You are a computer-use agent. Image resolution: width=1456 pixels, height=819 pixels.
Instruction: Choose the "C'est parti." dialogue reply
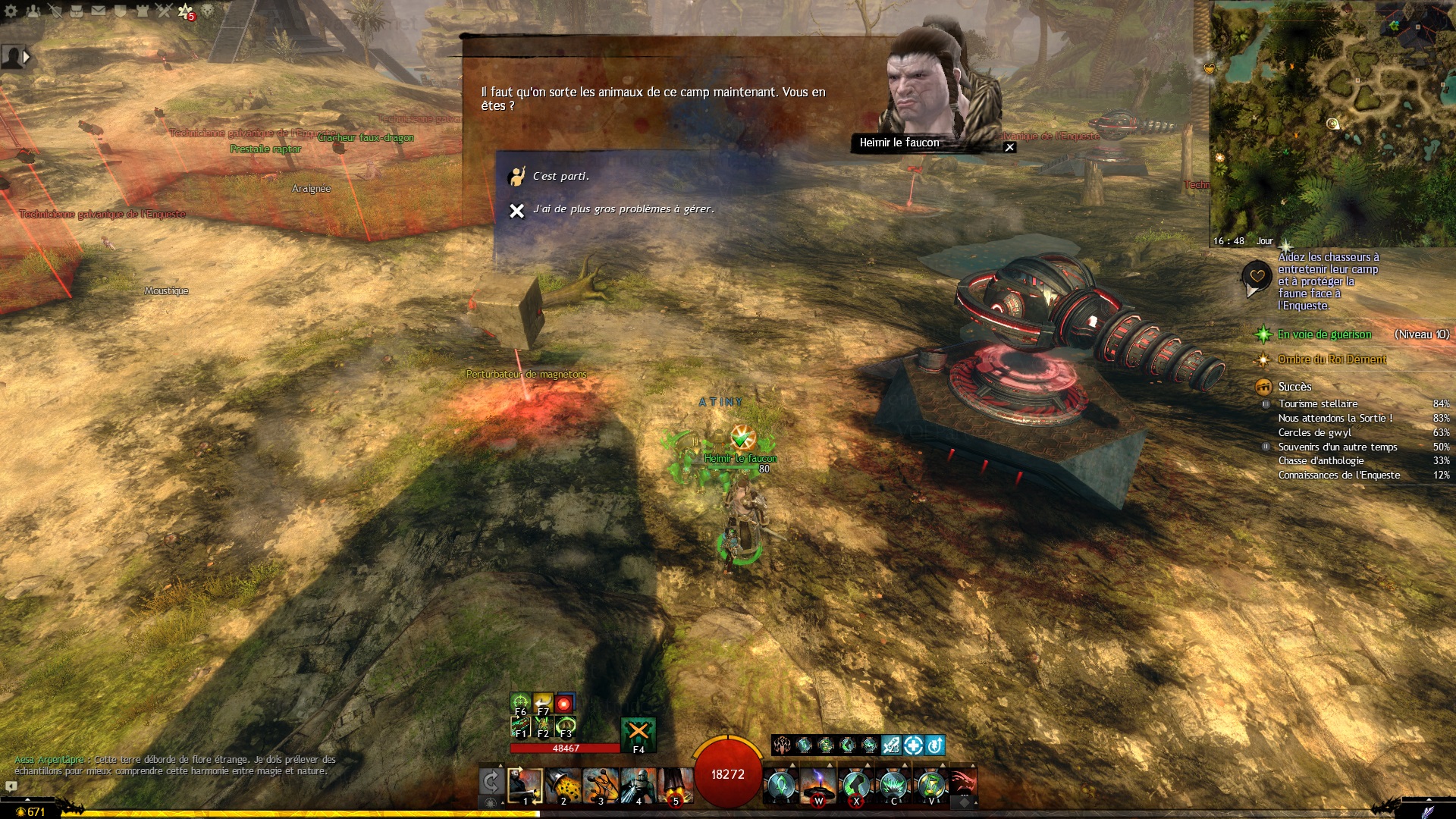[560, 176]
